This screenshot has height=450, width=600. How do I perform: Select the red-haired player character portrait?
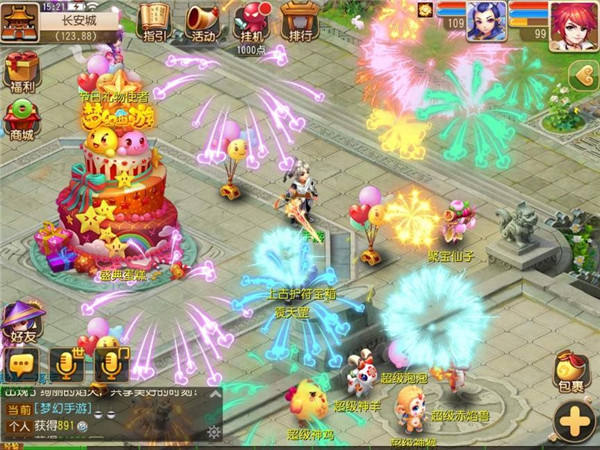573,22
